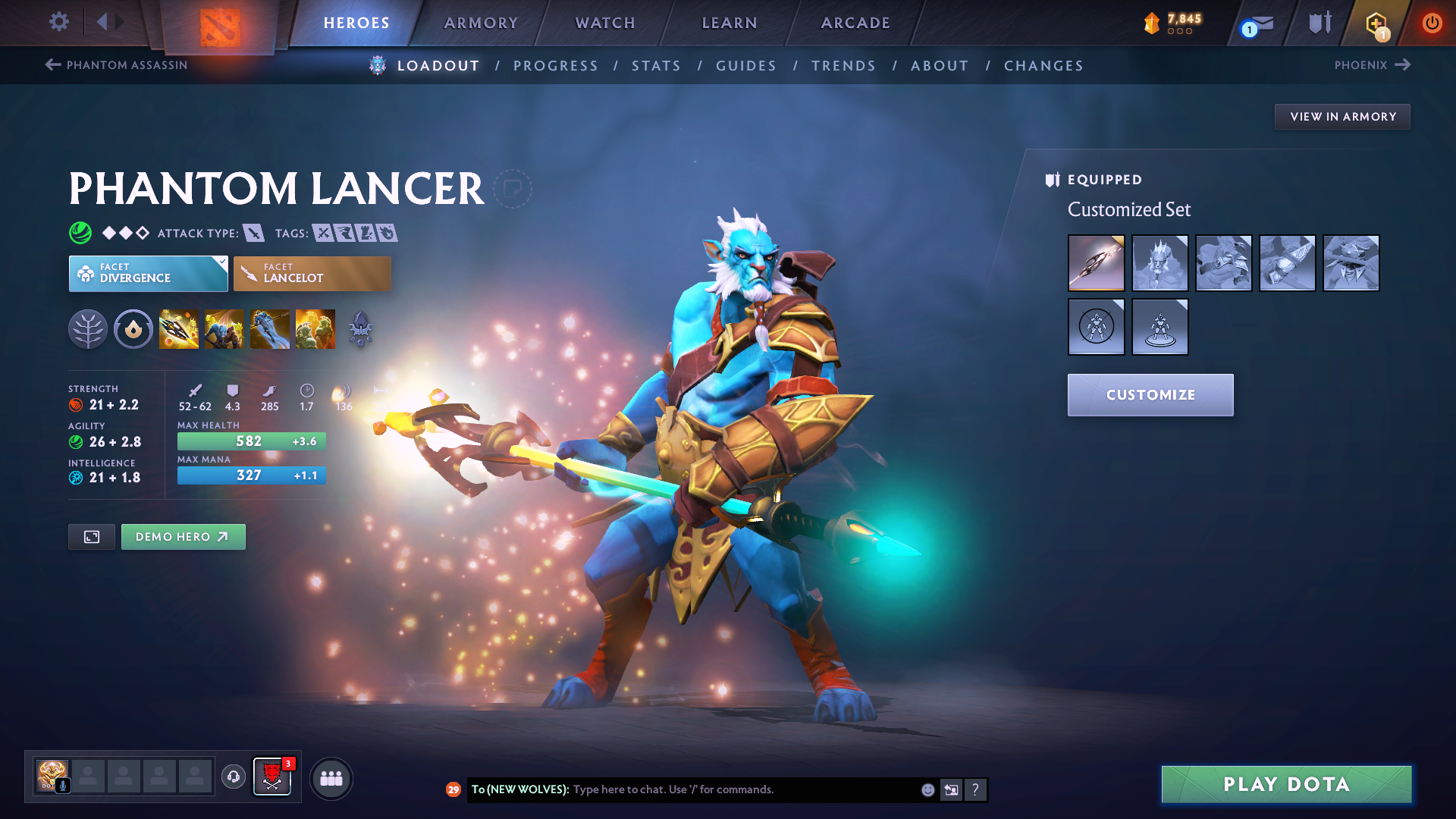The image size is (1456, 819).
Task: Click the Juxtapose ultimate ability icon
Action: pos(315,328)
